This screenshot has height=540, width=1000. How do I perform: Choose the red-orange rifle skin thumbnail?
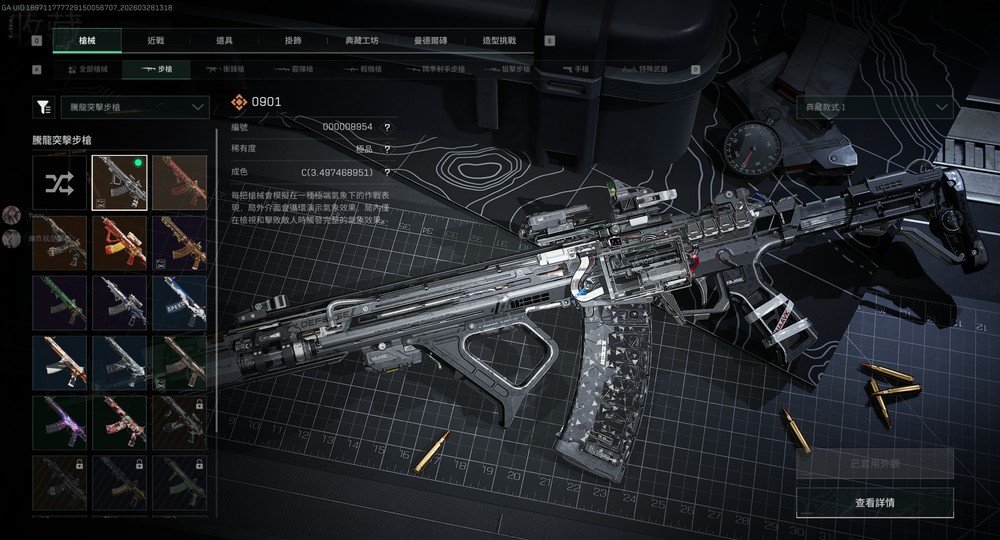[x=179, y=182]
